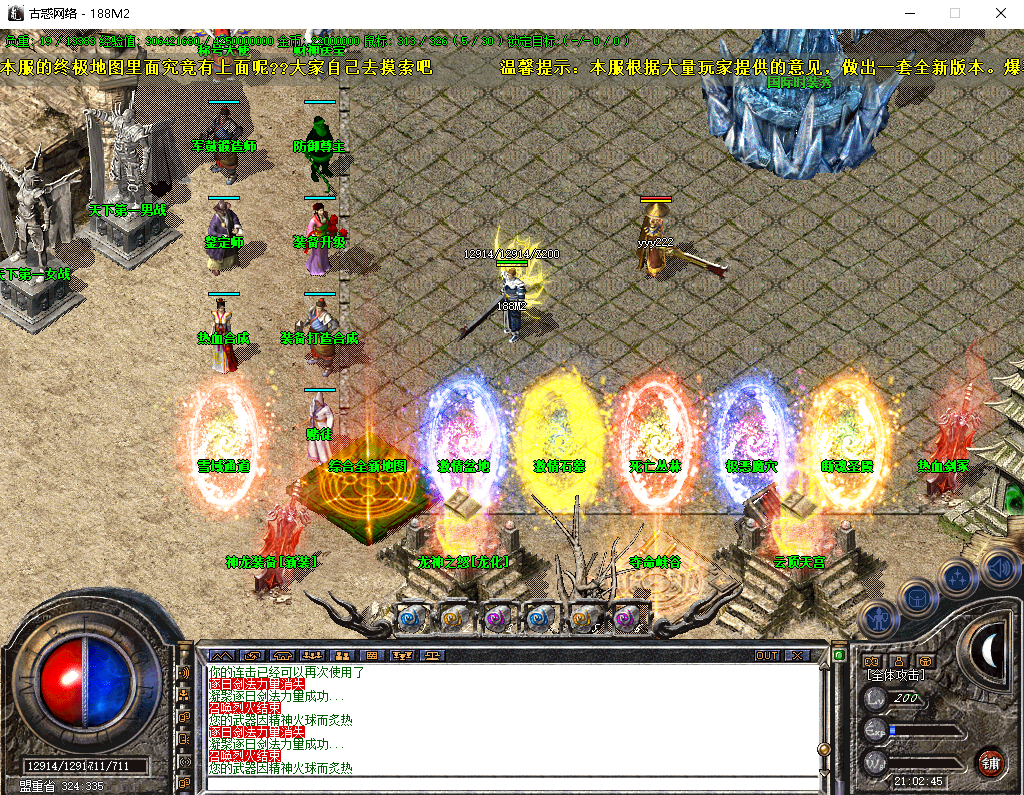
Task: Minimize the game window
Action: [x=910, y=13]
